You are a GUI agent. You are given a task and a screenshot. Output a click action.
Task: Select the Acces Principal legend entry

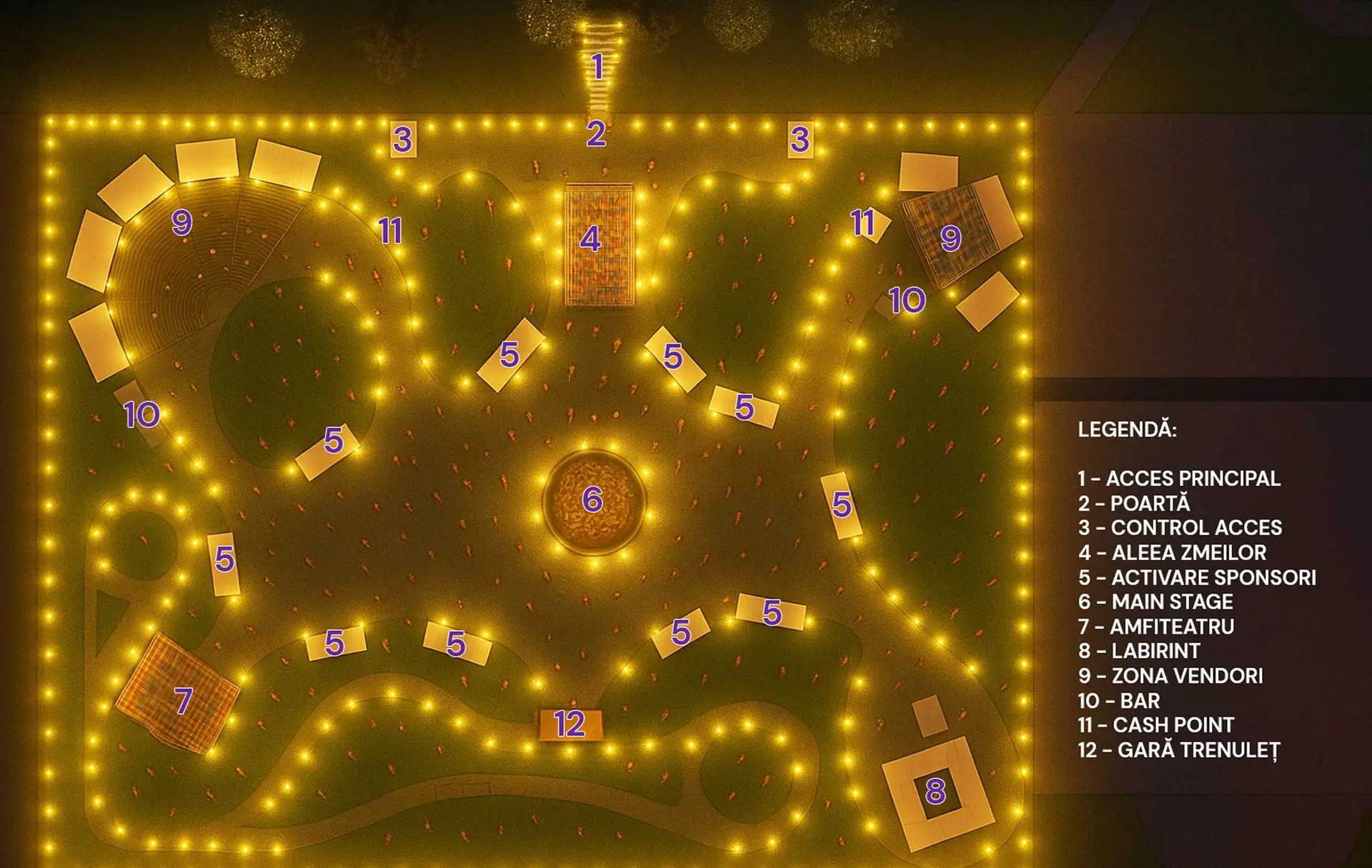(1179, 479)
